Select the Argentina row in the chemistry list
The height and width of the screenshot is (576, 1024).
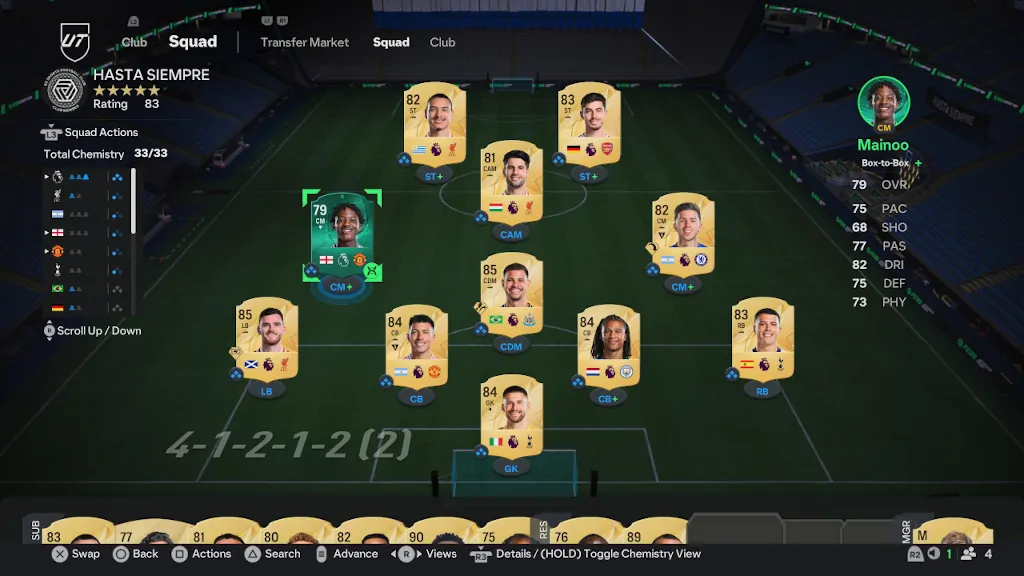85,214
